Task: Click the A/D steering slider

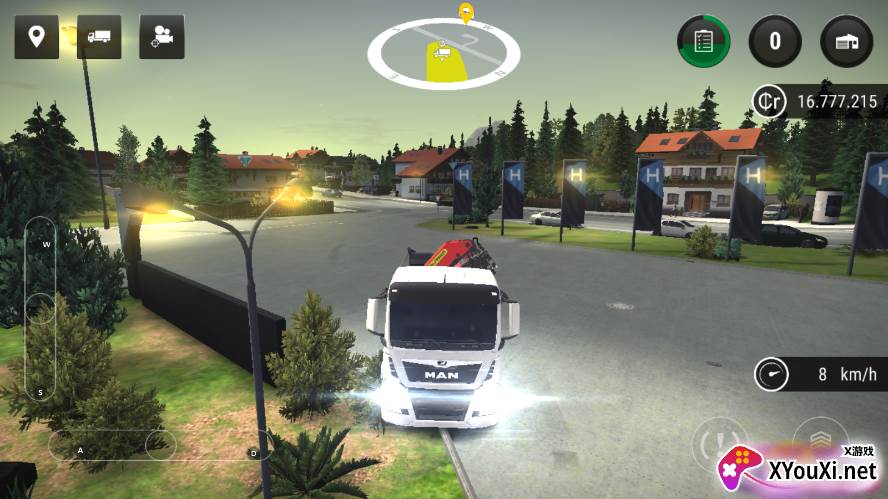Action: click(160, 445)
